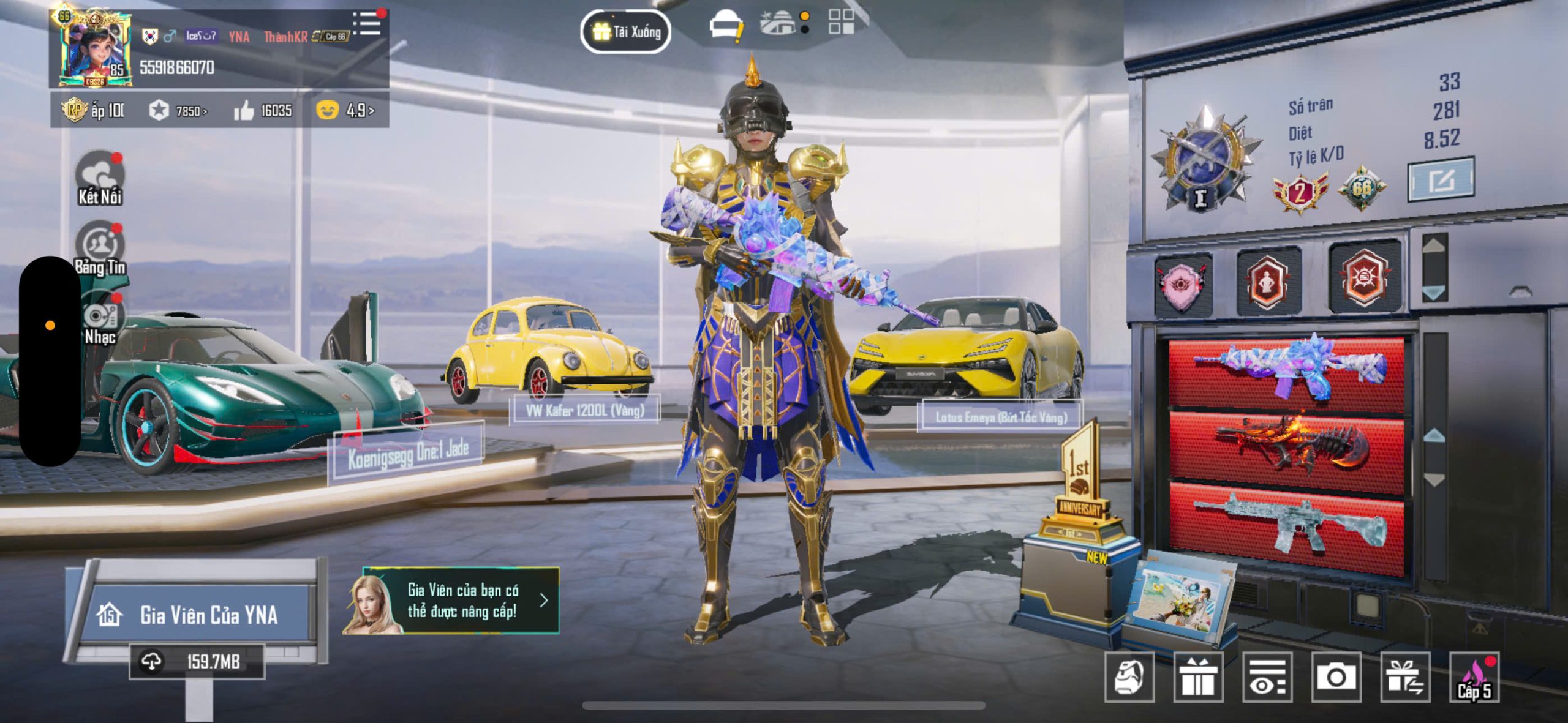1568x723 pixels.
Task: Open the helmet icon with exclamation mark
Action: (x=726, y=28)
